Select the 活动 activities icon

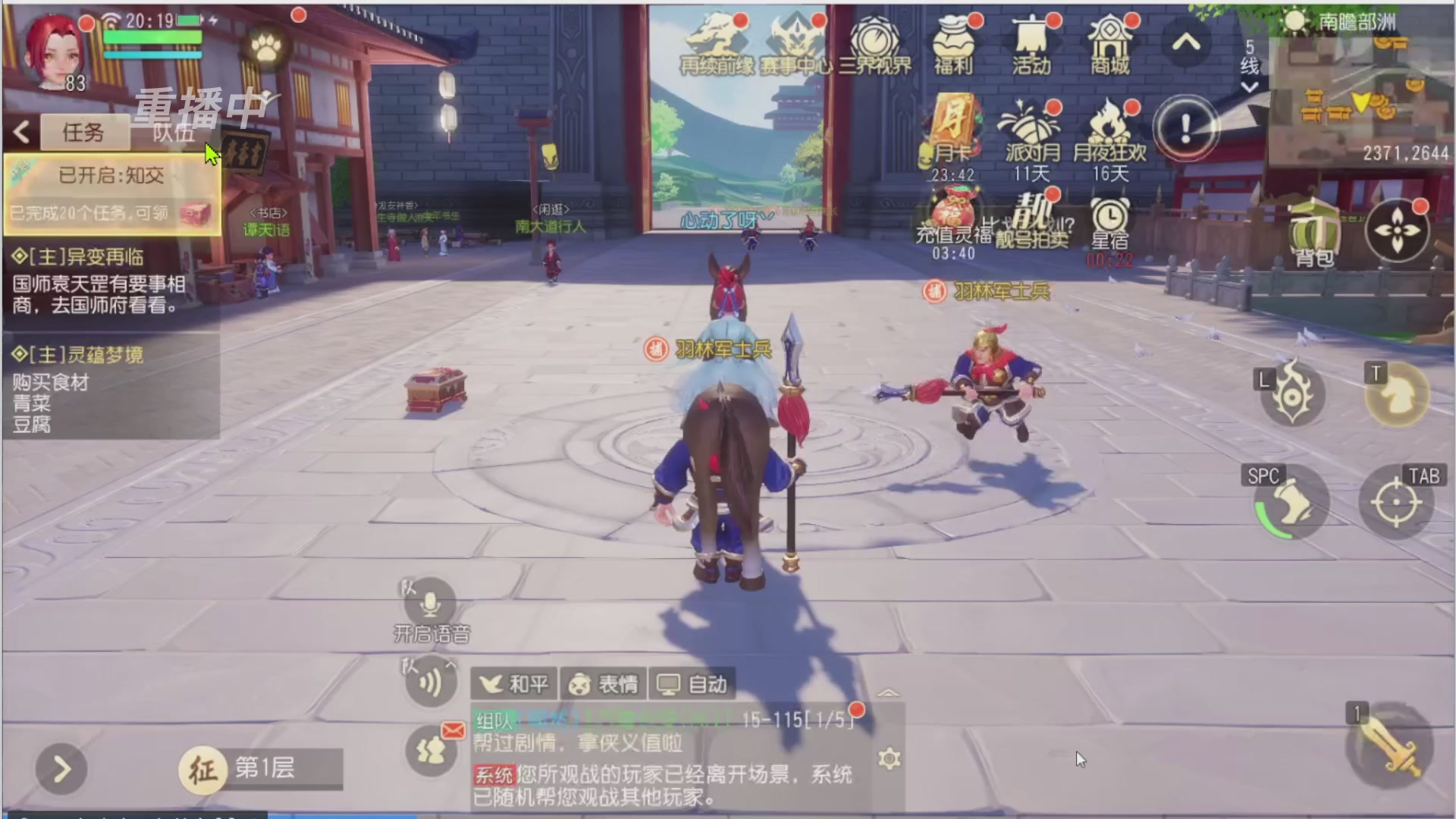coord(1030,42)
